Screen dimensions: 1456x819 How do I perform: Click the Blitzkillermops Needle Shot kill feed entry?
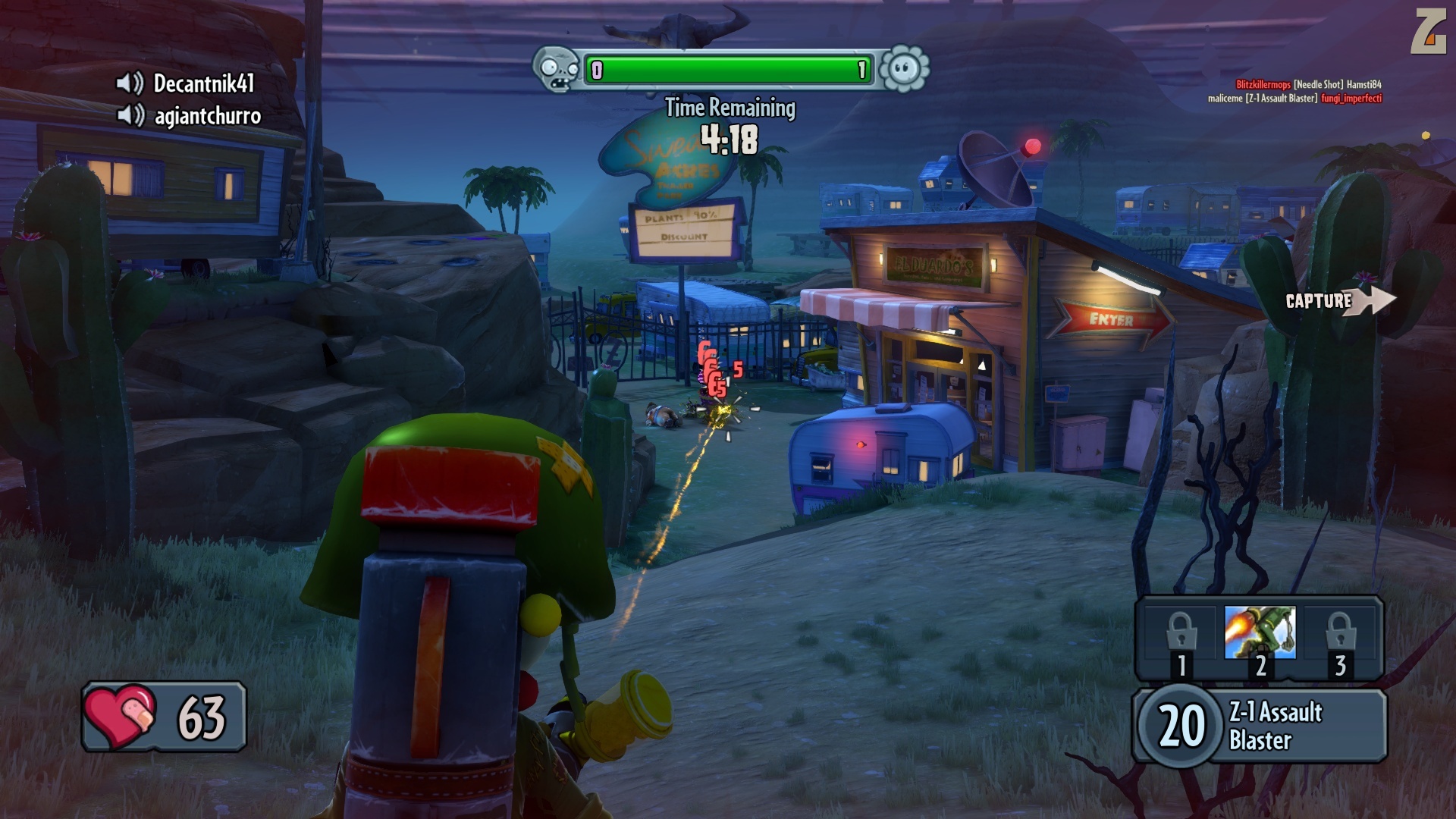click(x=1308, y=84)
